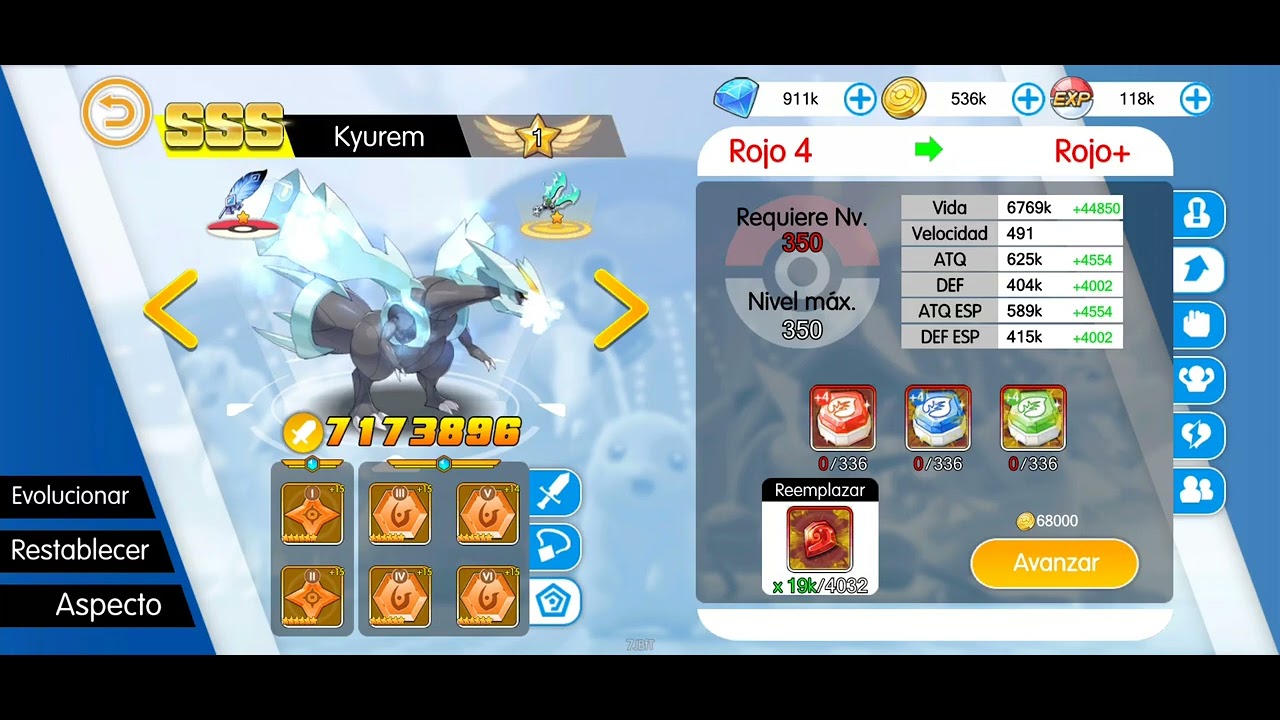Screen dimensions: 1280x720
Task: Click the red blue-stone enhancement item
Action: click(843, 417)
